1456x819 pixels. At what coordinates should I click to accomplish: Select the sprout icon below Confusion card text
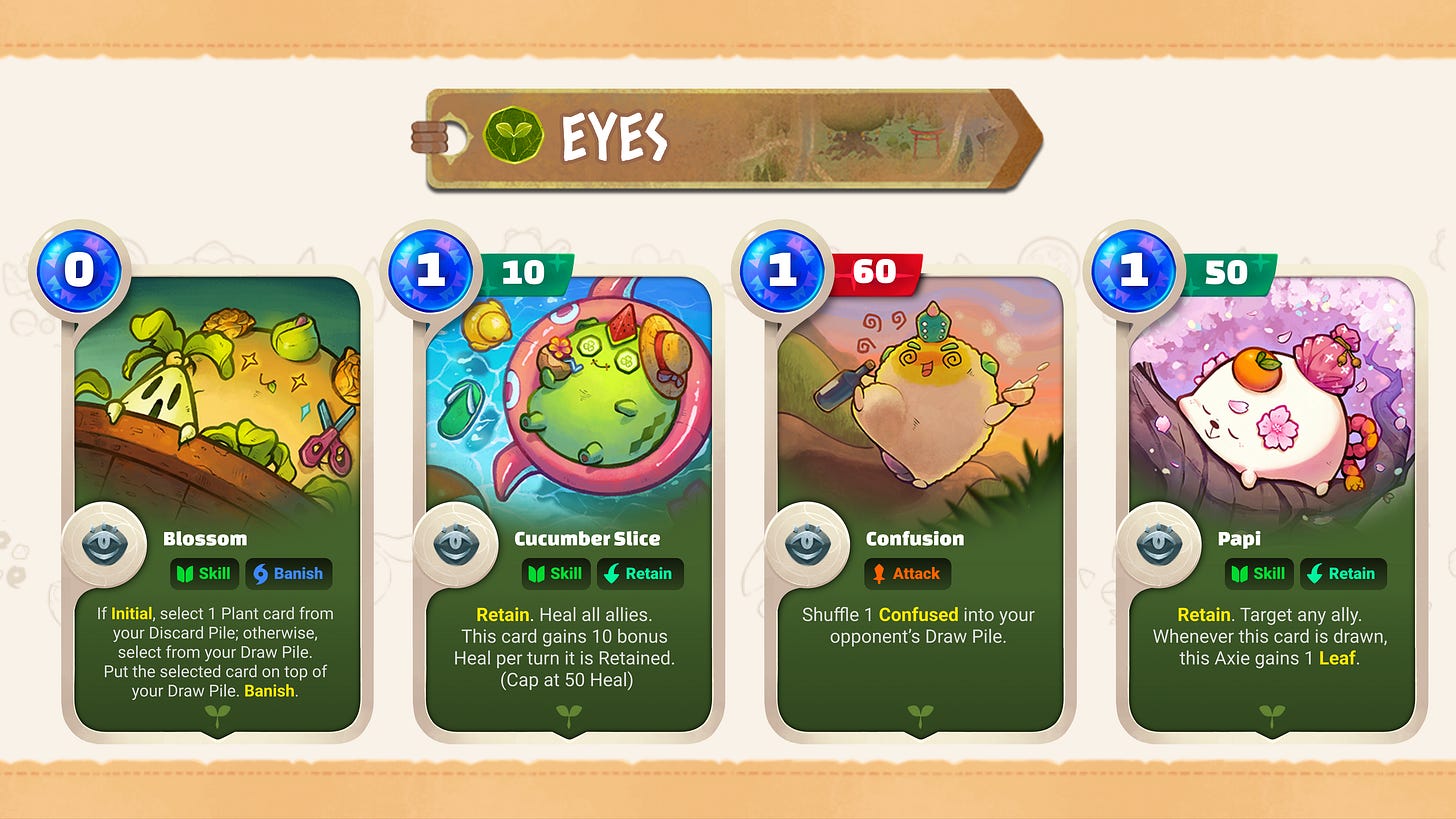click(x=919, y=715)
